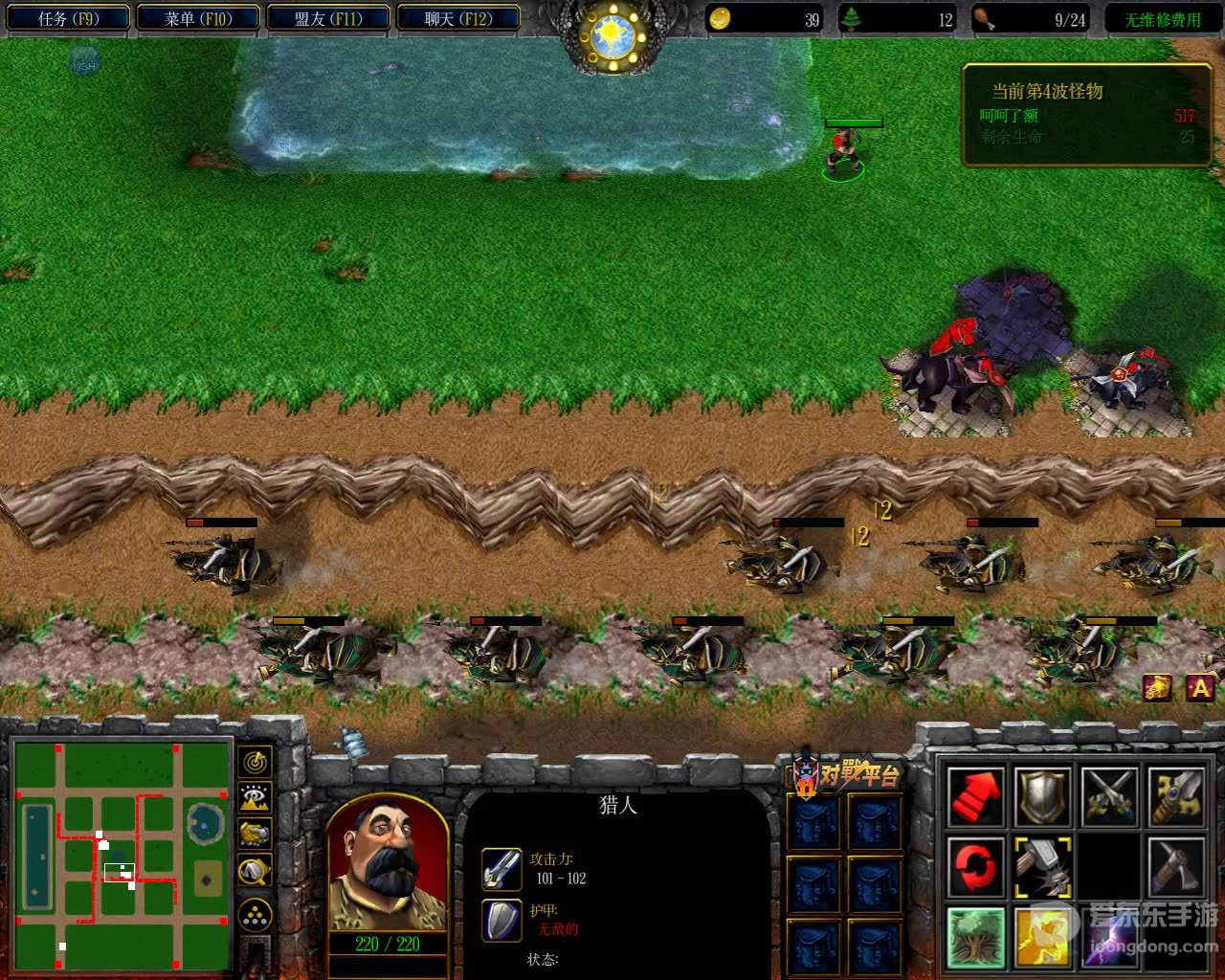Open the 任务 (F9) quest log
1225x980 pixels.
(68, 16)
